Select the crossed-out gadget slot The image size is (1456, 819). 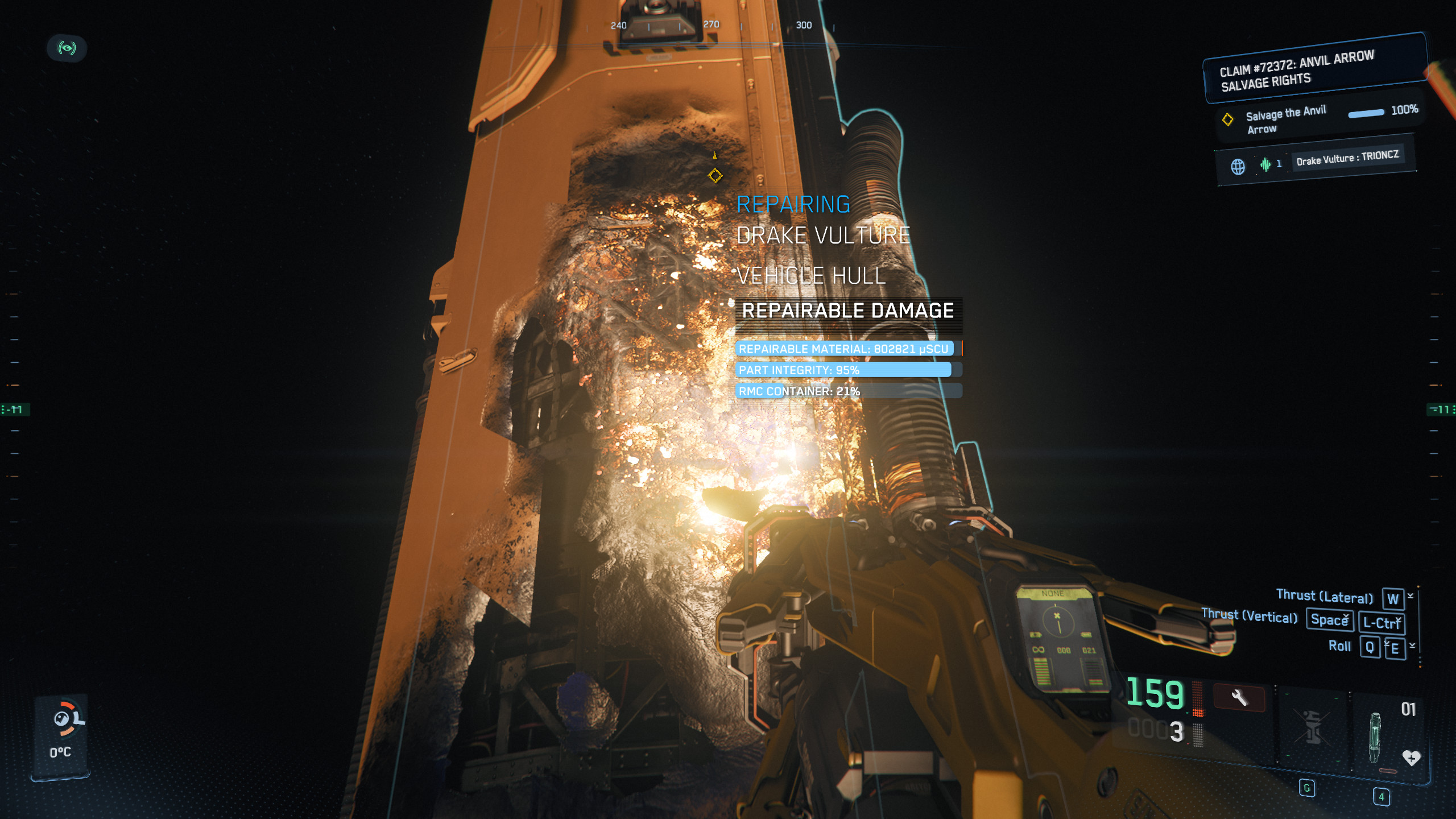(x=1313, y=727)
